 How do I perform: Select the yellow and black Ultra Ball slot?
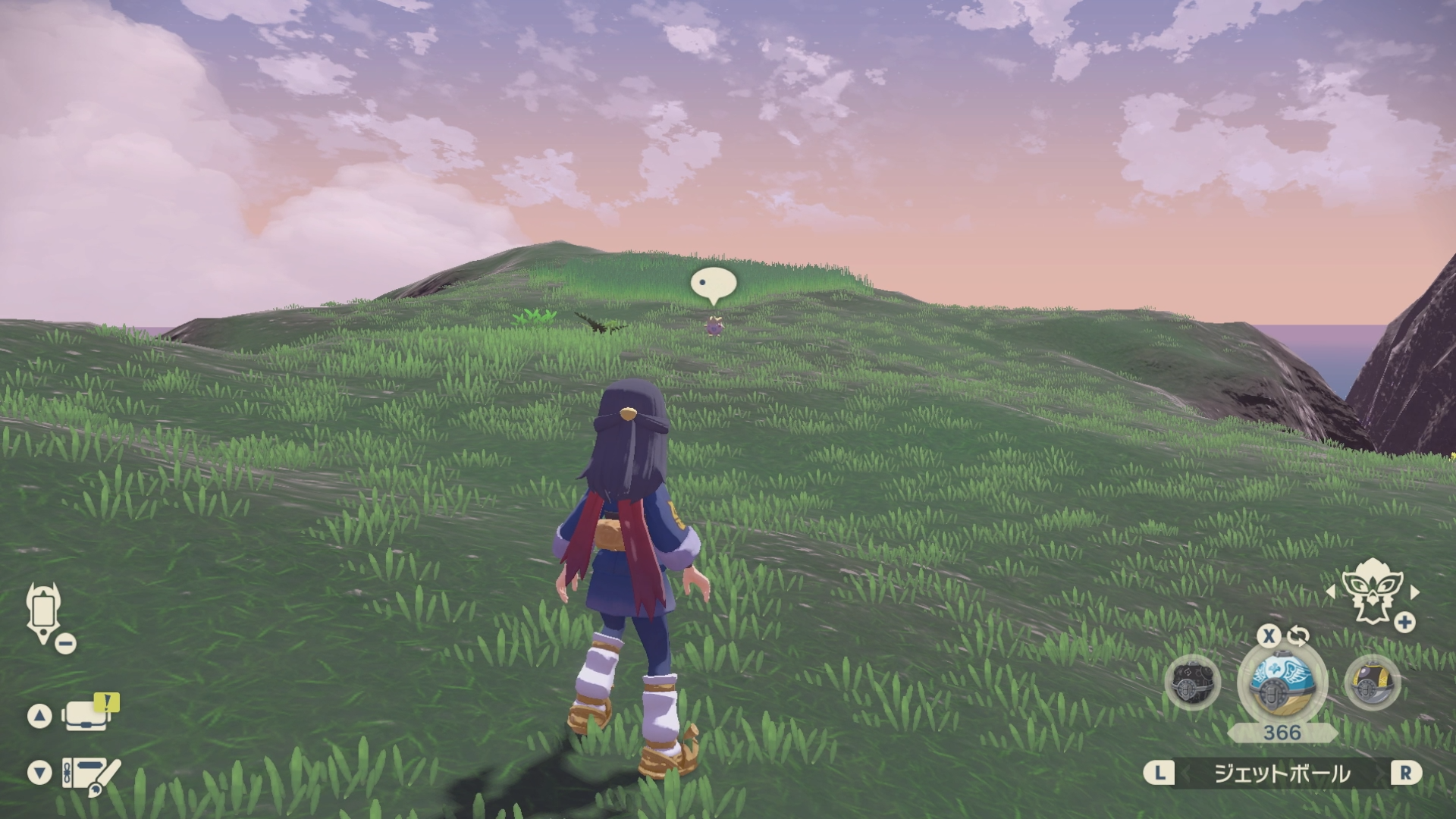tap(1372, 683)
